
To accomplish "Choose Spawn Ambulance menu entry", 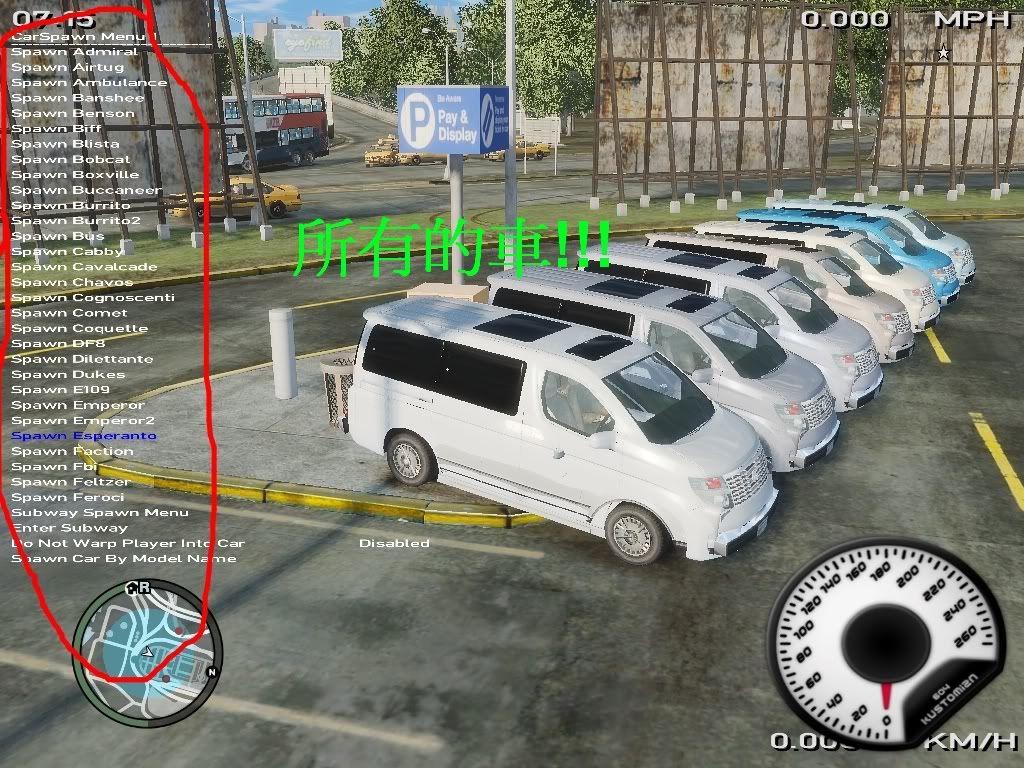I will pos(89,83).
